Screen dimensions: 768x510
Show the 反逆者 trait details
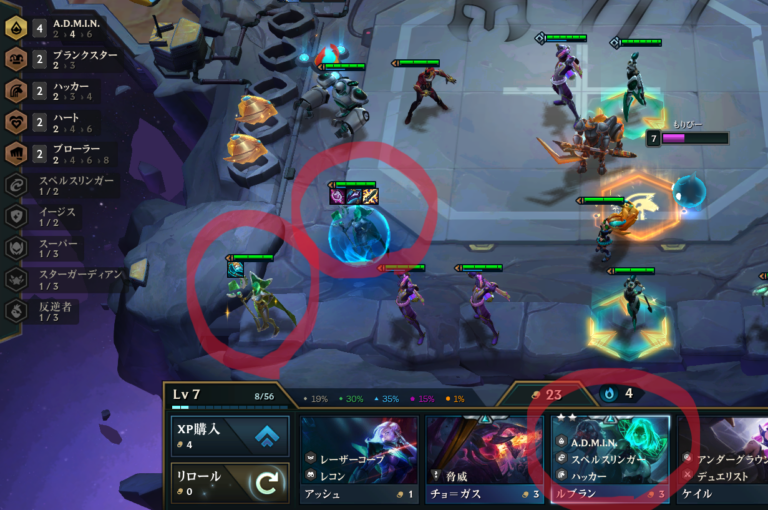(x=62, y=310)
